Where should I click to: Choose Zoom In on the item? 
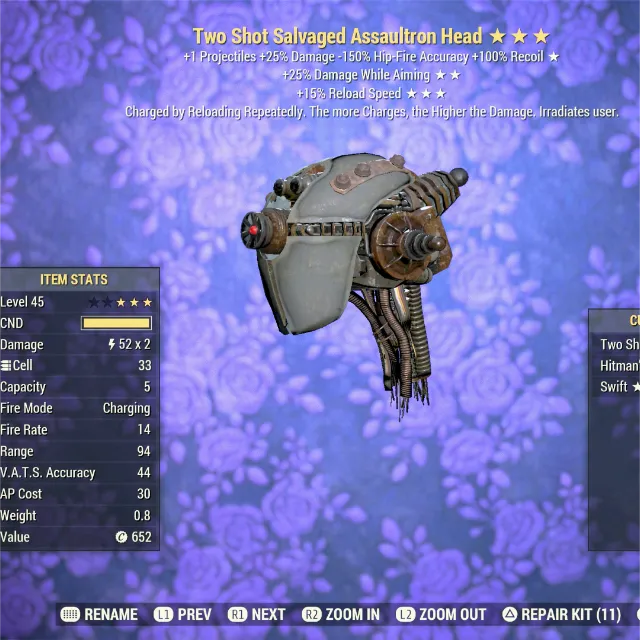pyautogui.click(x=340, y=614)
